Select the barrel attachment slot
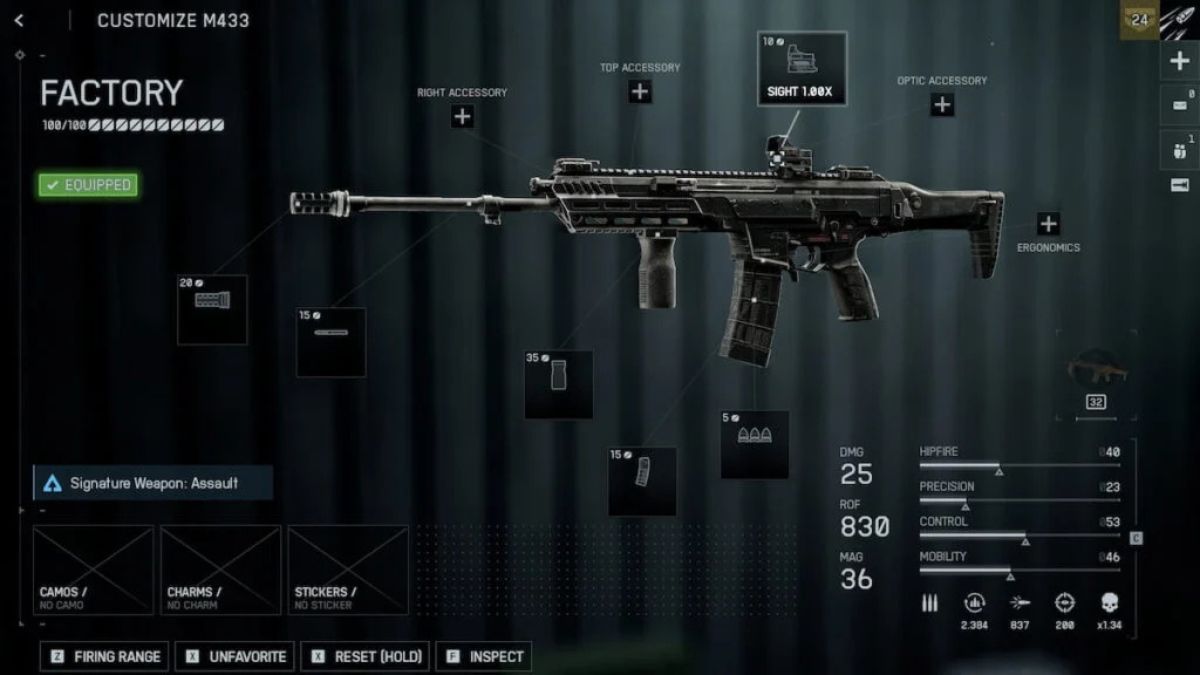This screenshot has width=1200, height=675. [331, 342]
